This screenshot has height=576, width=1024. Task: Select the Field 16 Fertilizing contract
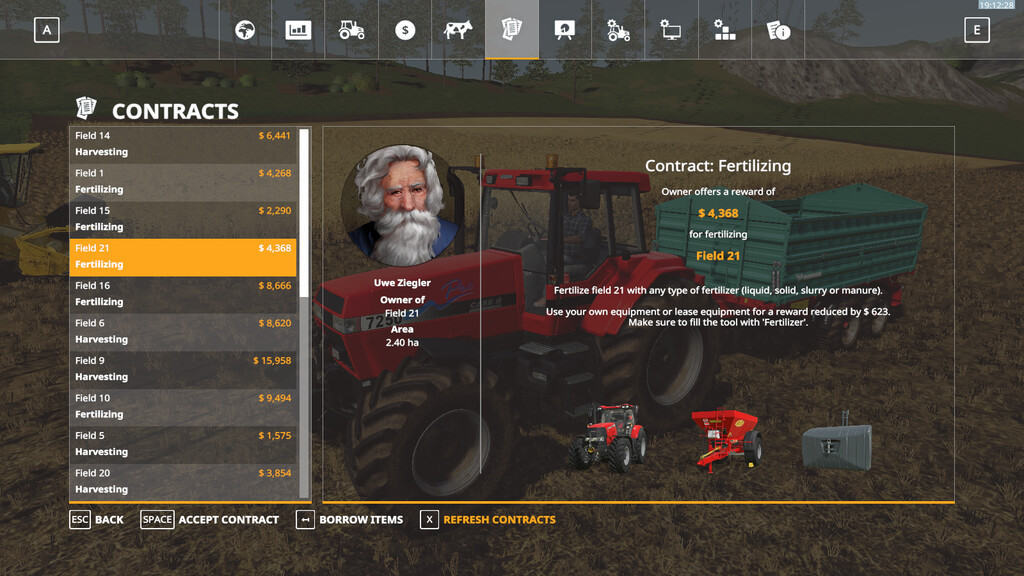point(183,294)
